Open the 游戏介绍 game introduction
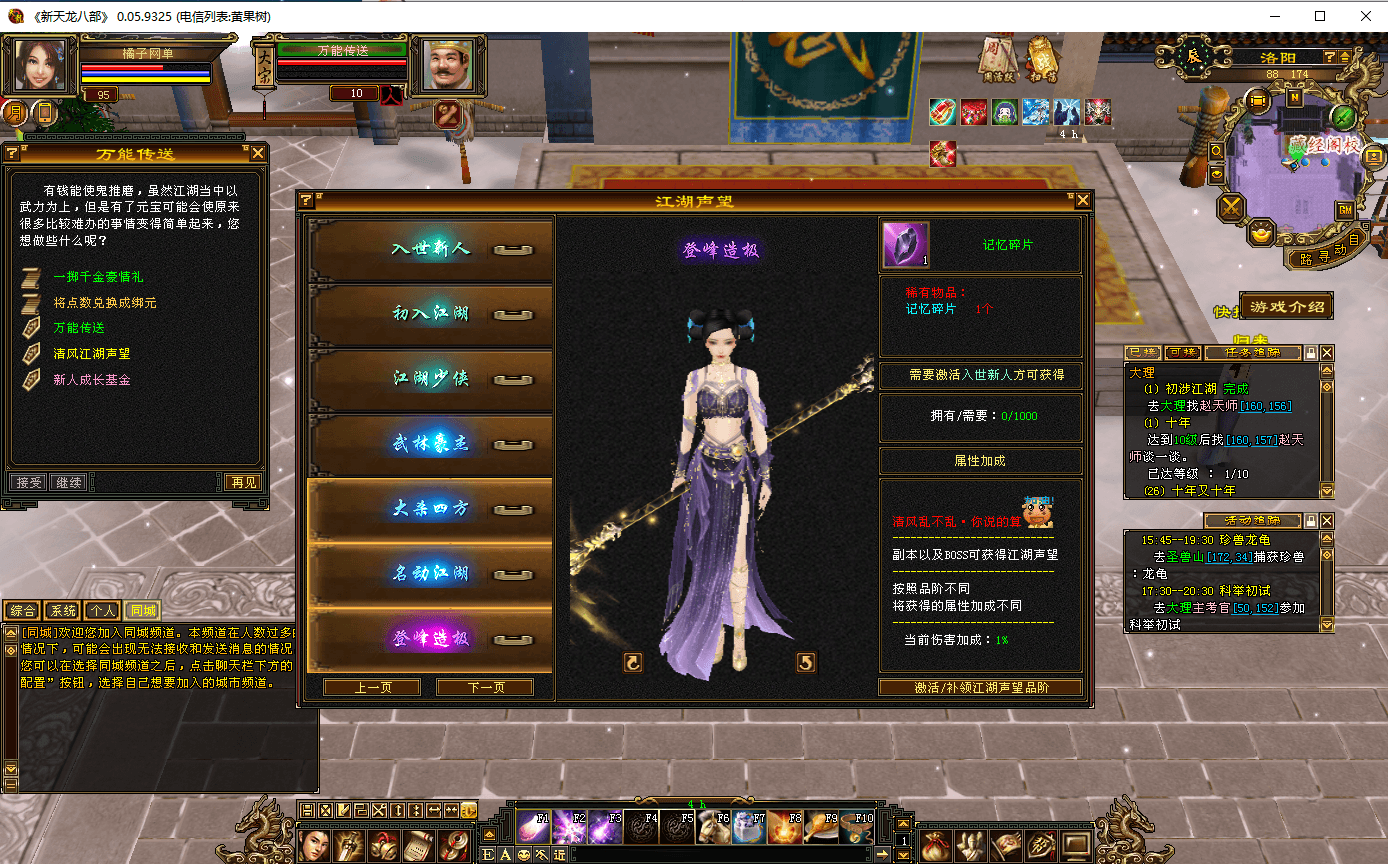Screen dimensions: 1388x864 [1286, 307]
